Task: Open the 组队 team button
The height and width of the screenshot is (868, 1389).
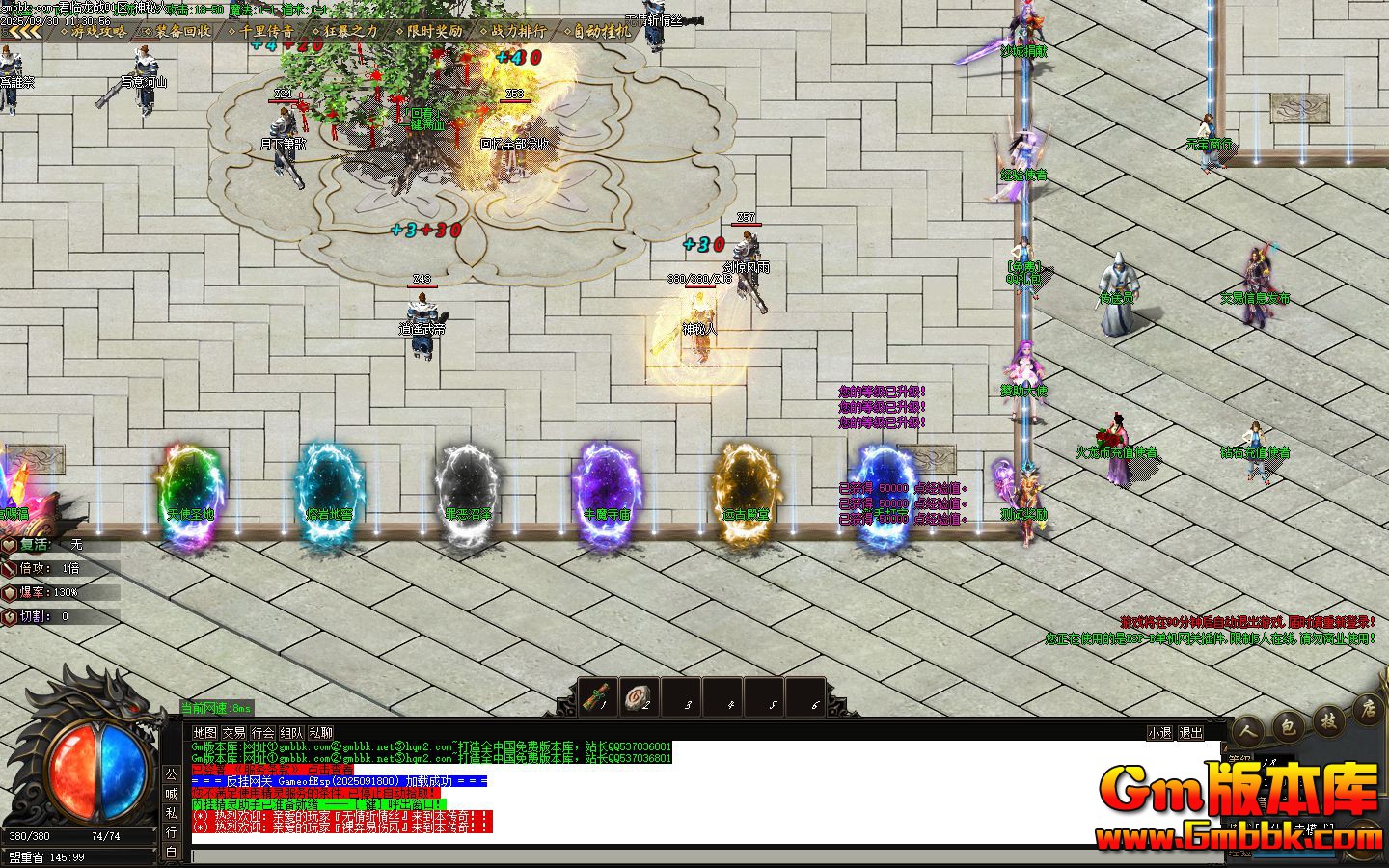Action: [x=291, y=733]
